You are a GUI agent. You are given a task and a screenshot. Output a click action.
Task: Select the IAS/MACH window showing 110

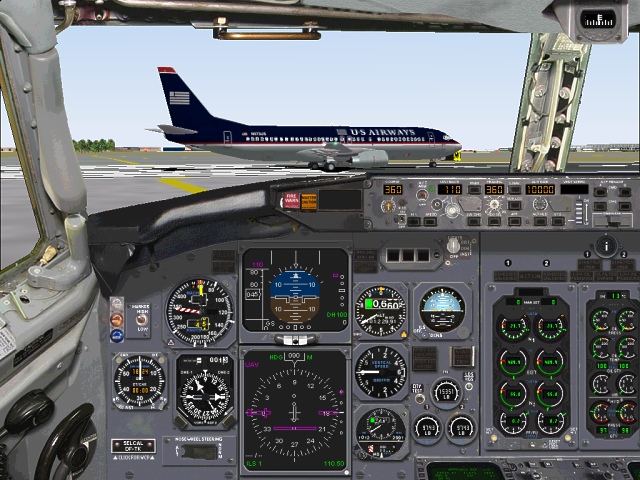[x=450, y=189]
